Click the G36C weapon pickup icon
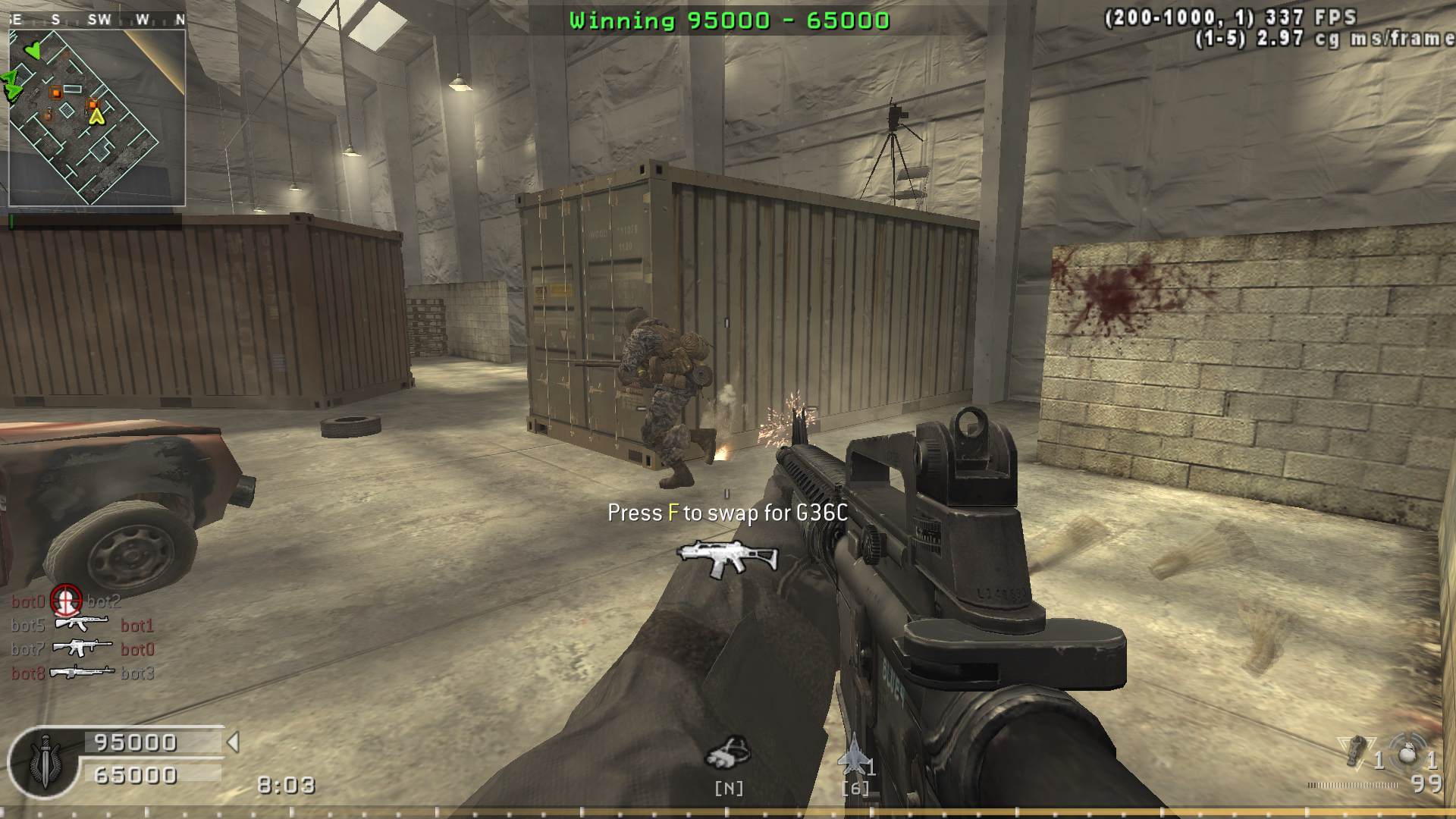The height and width of the screenshot is (819, 1456). click(x=727, y=559)
